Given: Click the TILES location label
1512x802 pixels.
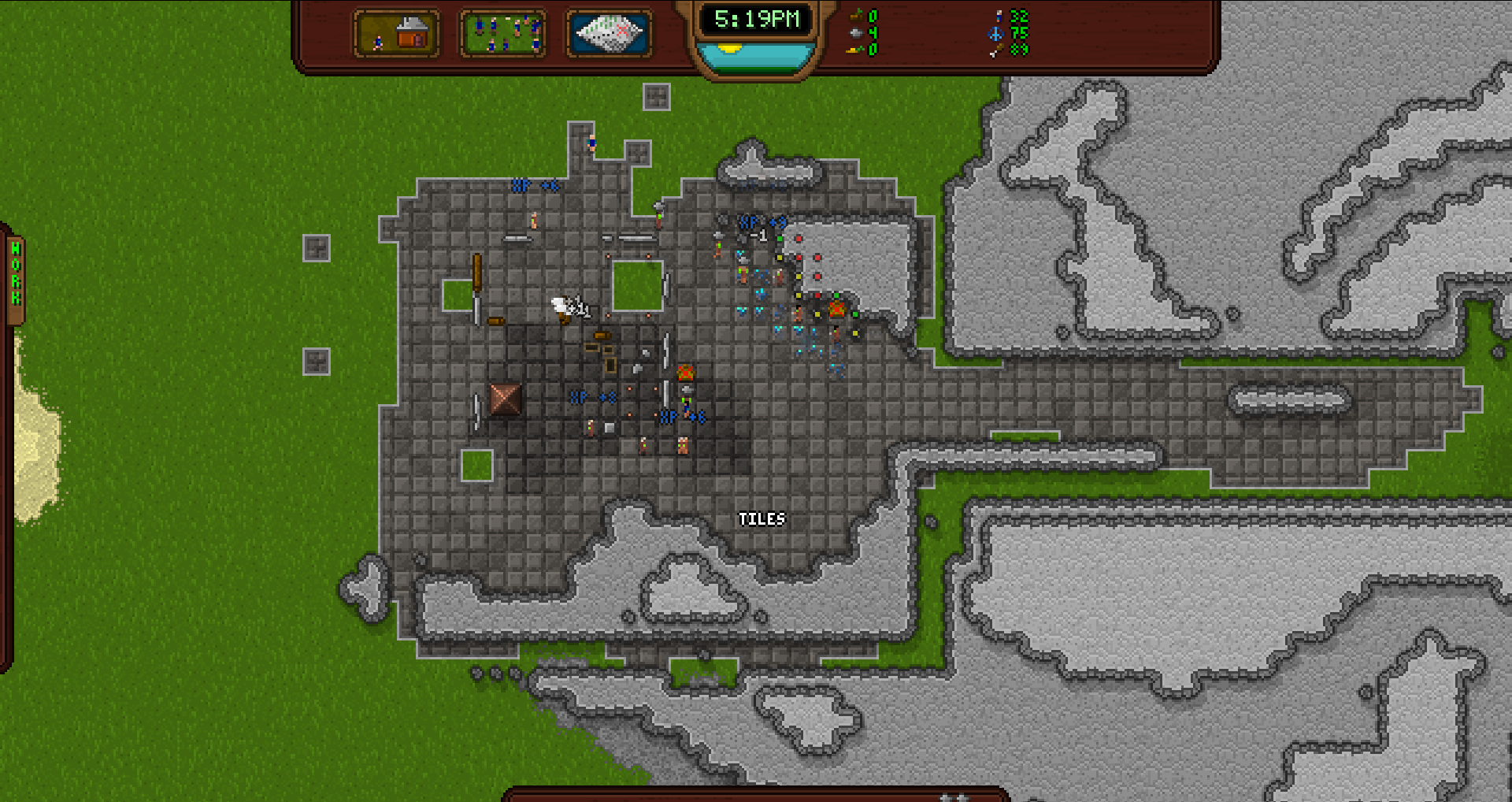Looking at the screenshot, I should click(762, 520).
